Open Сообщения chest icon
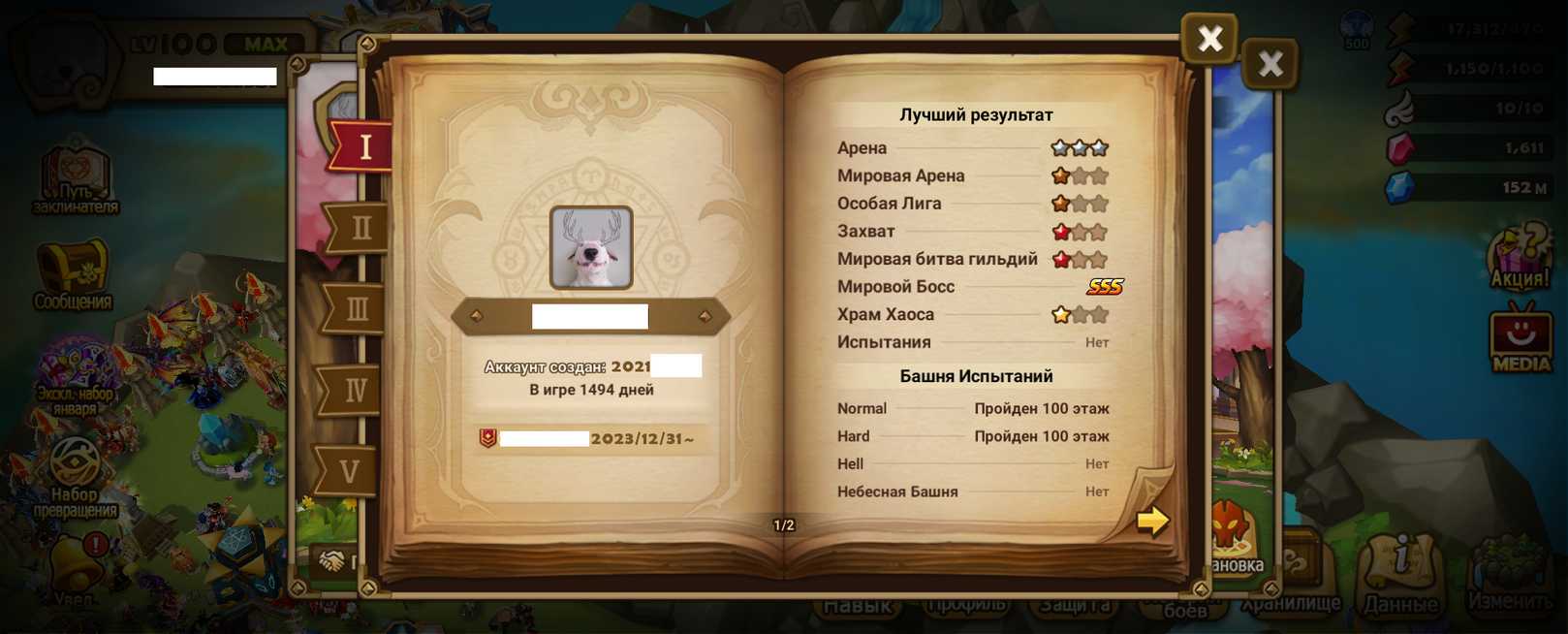Image resolution: width=1568 pixels, height=634 pixels. coord(73,274)
